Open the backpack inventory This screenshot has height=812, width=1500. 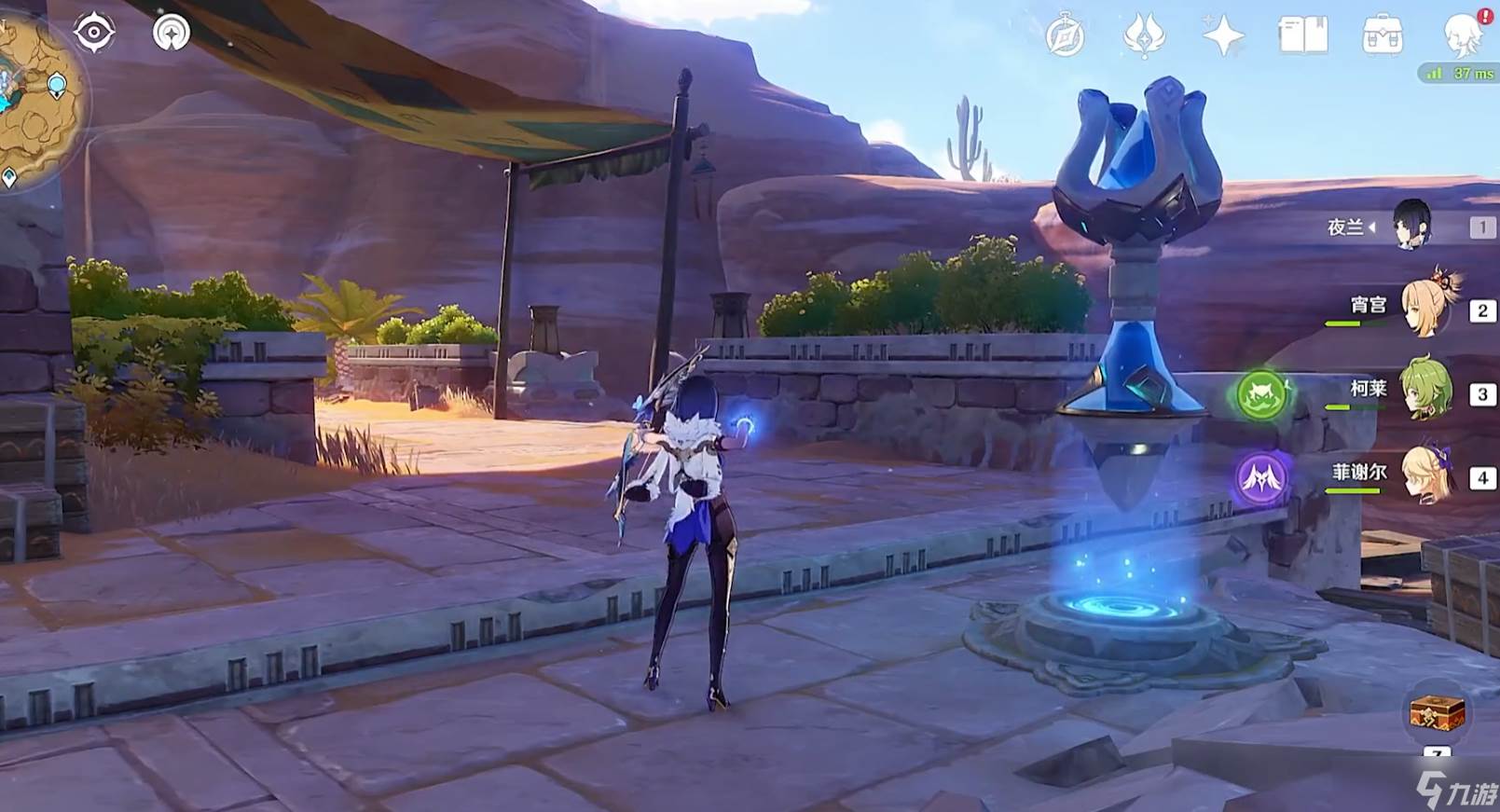click(1382, 36)
